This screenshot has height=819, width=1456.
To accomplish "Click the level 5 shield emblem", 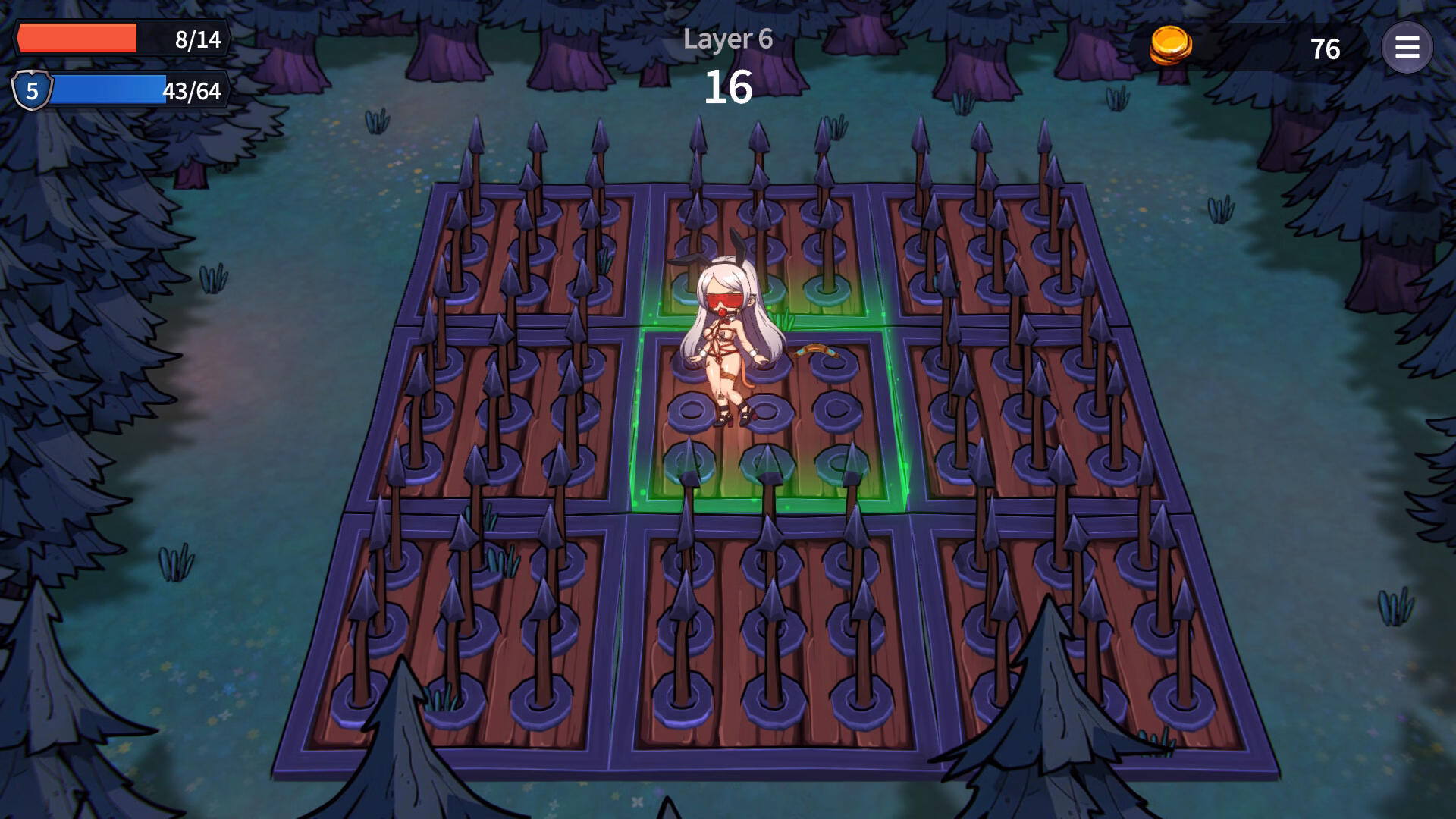I will coord(32,93).
